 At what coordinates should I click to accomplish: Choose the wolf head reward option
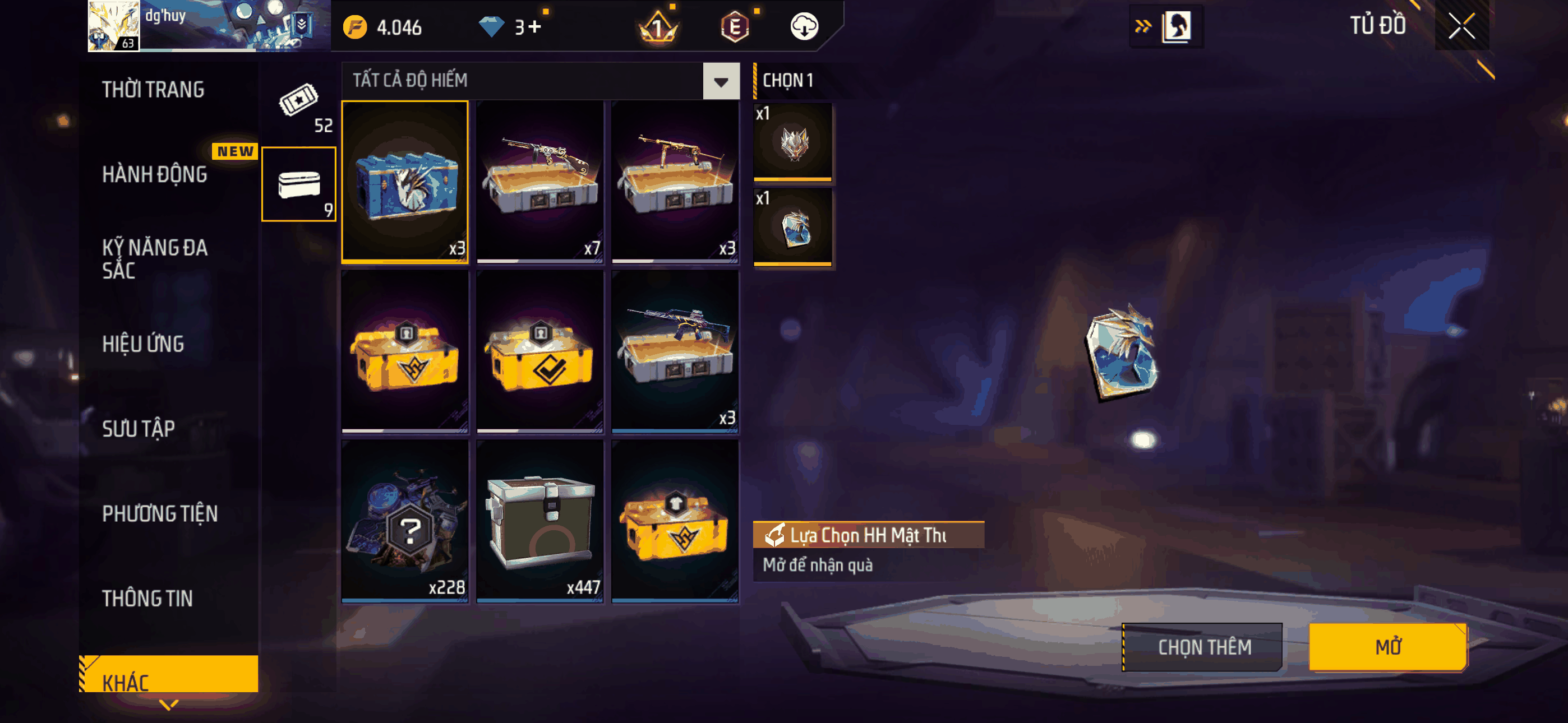(x=793, y=142)
